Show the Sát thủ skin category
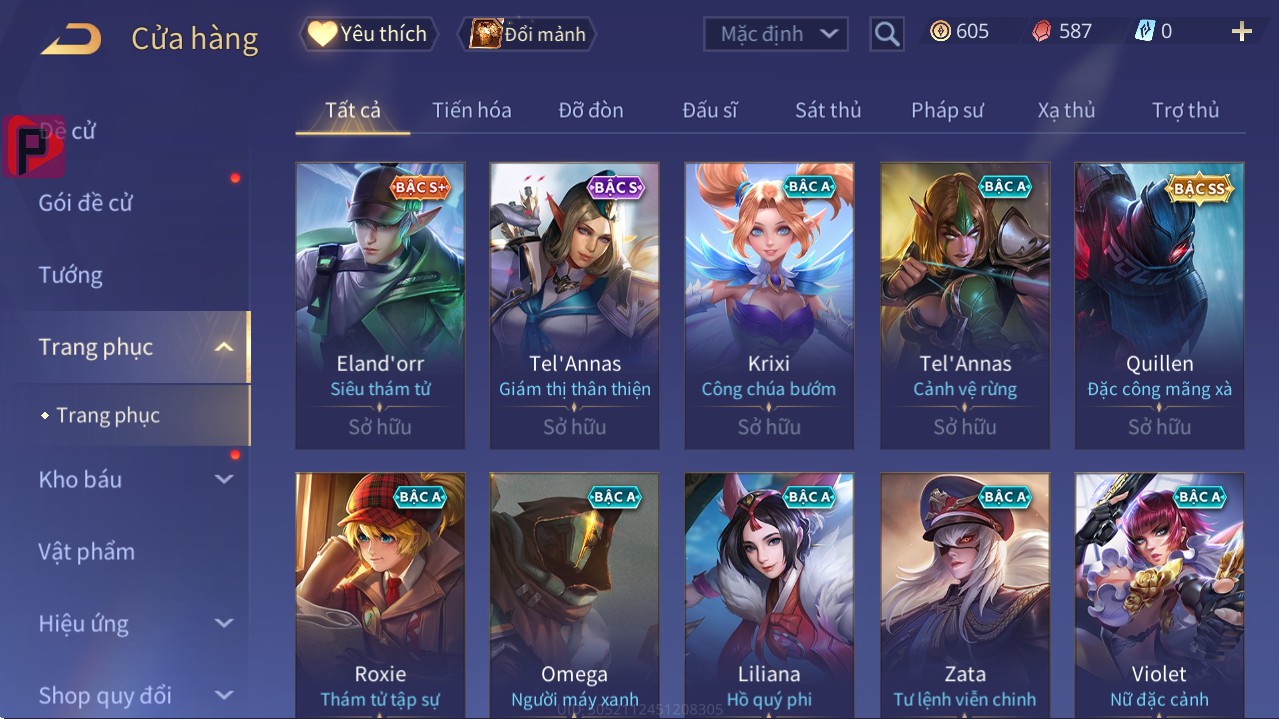Screen dimensions: 1279x719 pos(828,110)
